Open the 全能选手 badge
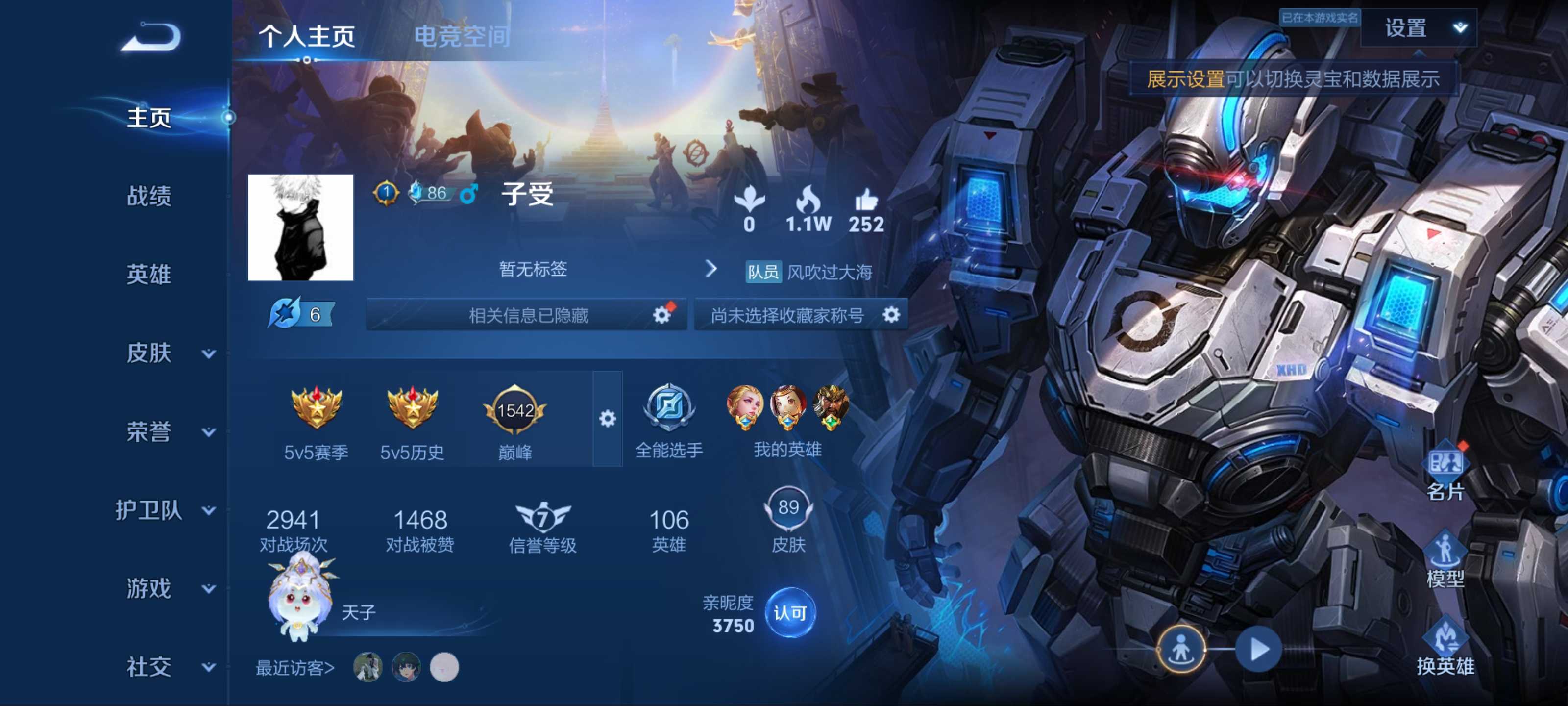The height and width of the screenshot is (706, 1568). point(668,420)
